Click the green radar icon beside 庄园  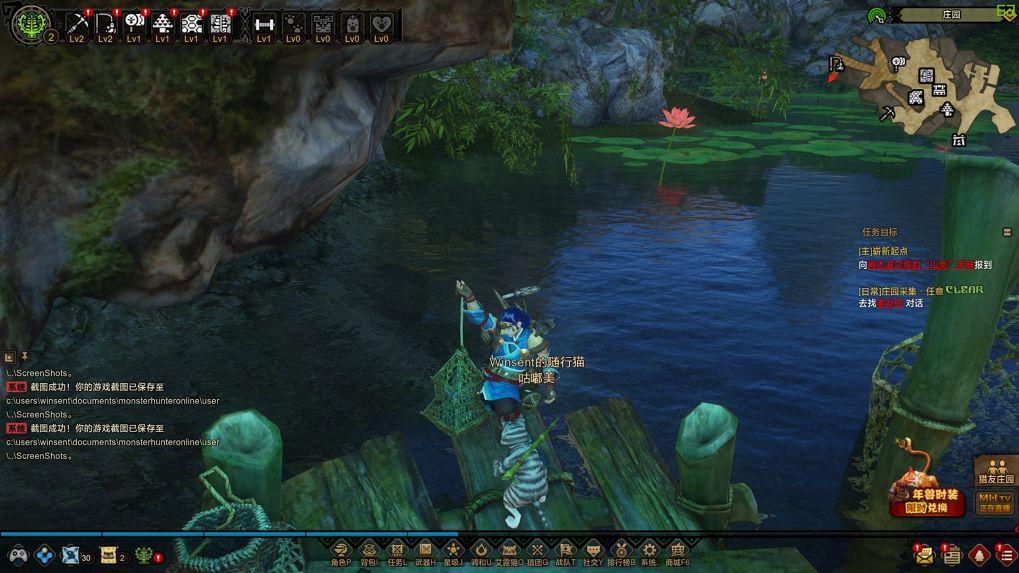876,15
